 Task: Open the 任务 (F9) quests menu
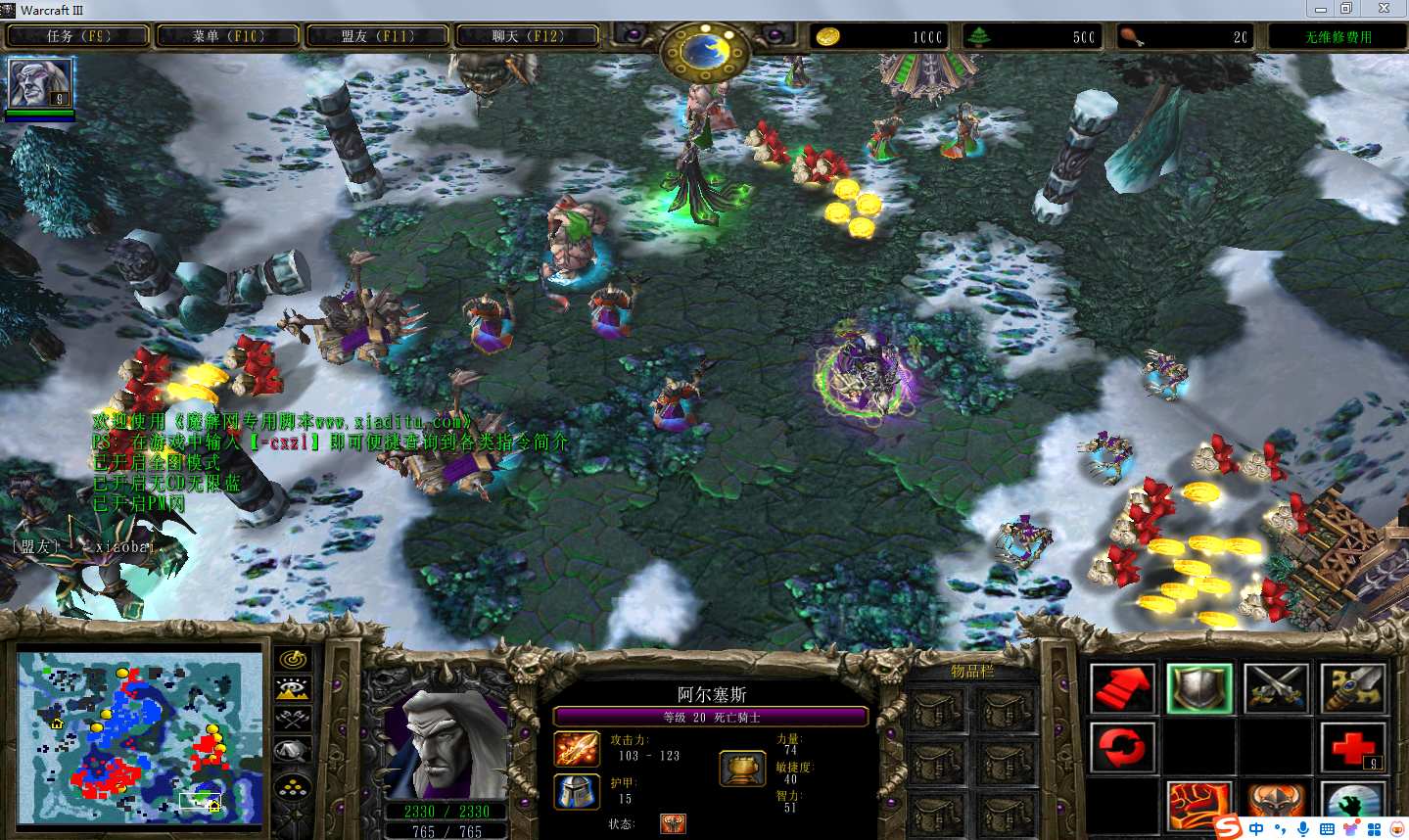(78, 36)
